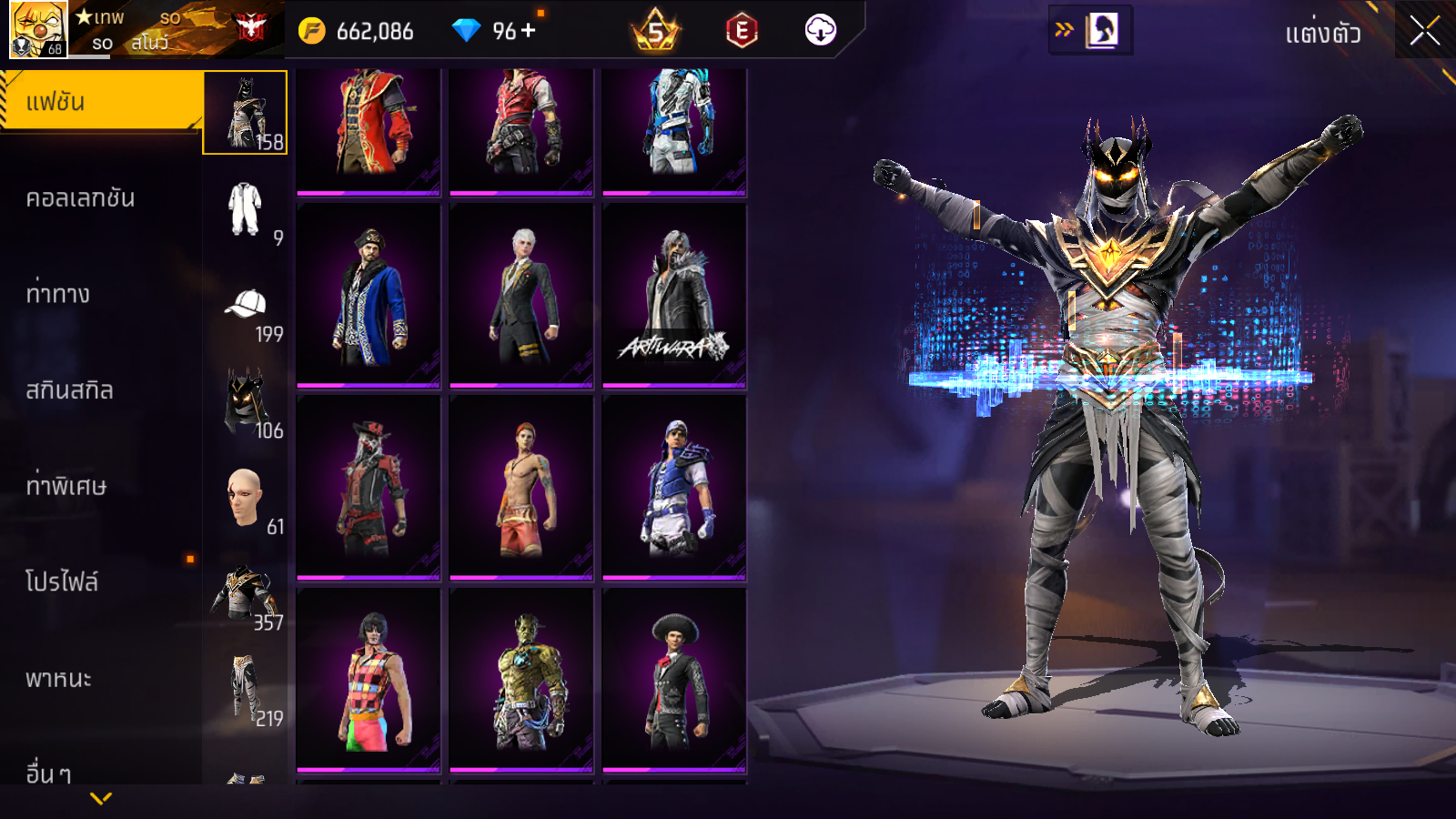This screenshot has width=1456, height=819.
Task: Open the คอลเลกชัน collection tab
Action: point(80,198)
